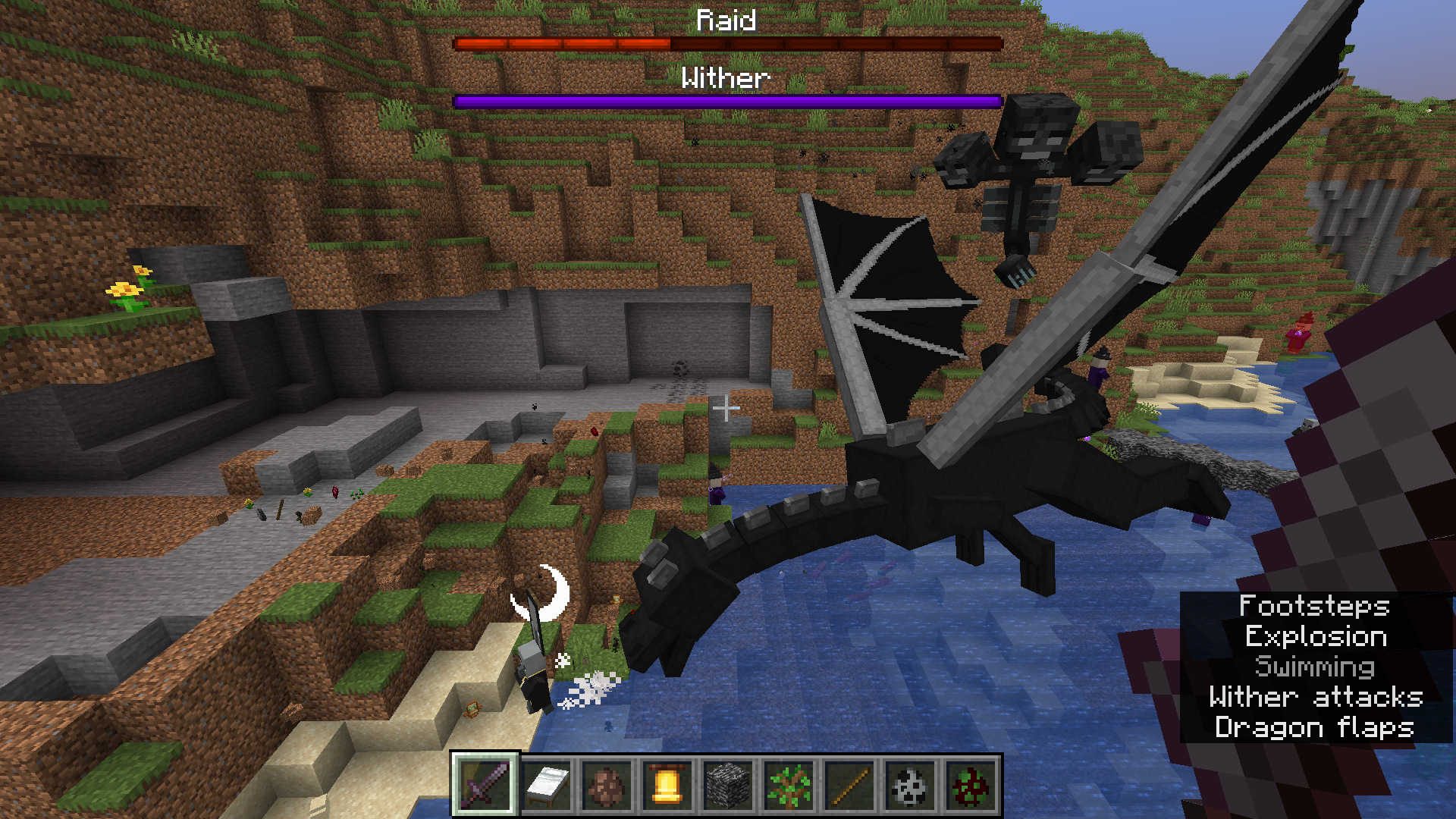Select the brown spawn egg slot
Screen dimensions: 1456x819
[x=607, y=785]
